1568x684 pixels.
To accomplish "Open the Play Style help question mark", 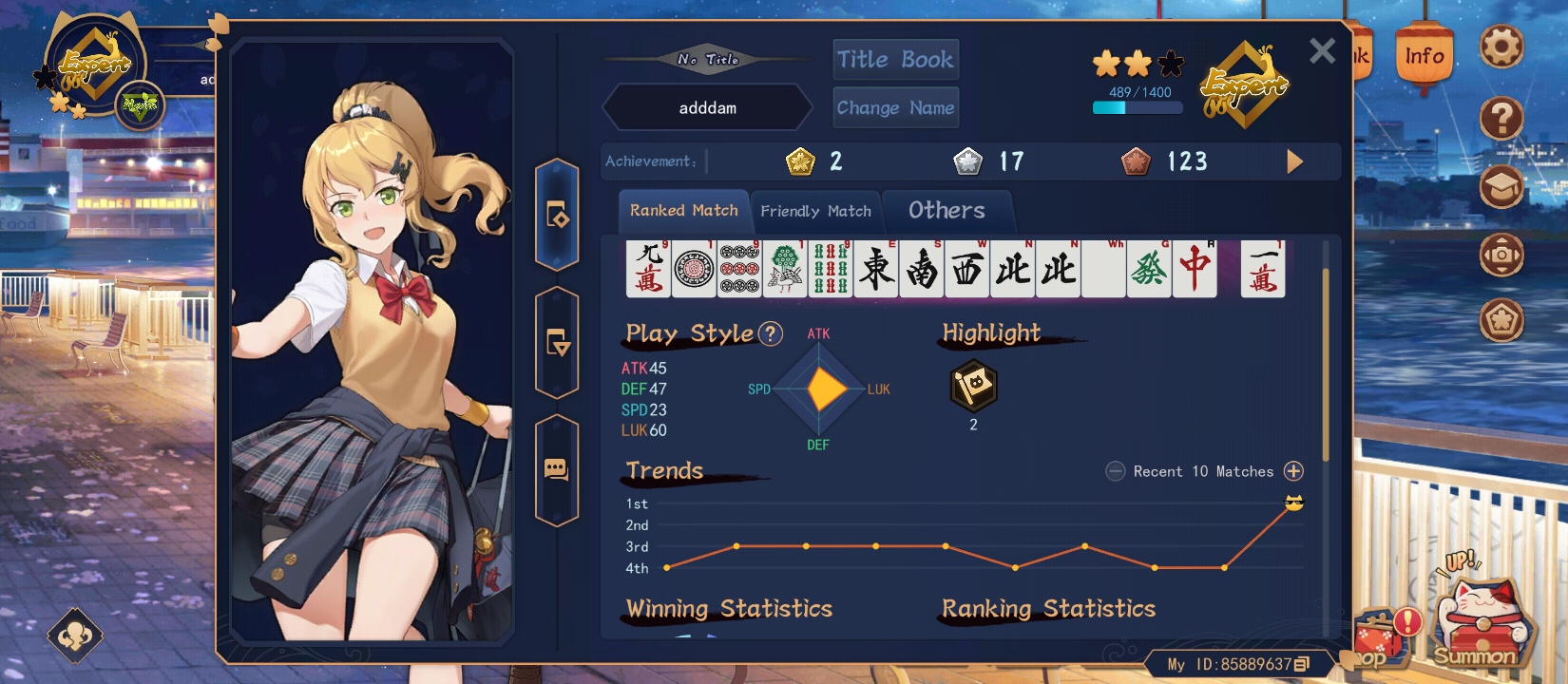I will tap(771, 333).
